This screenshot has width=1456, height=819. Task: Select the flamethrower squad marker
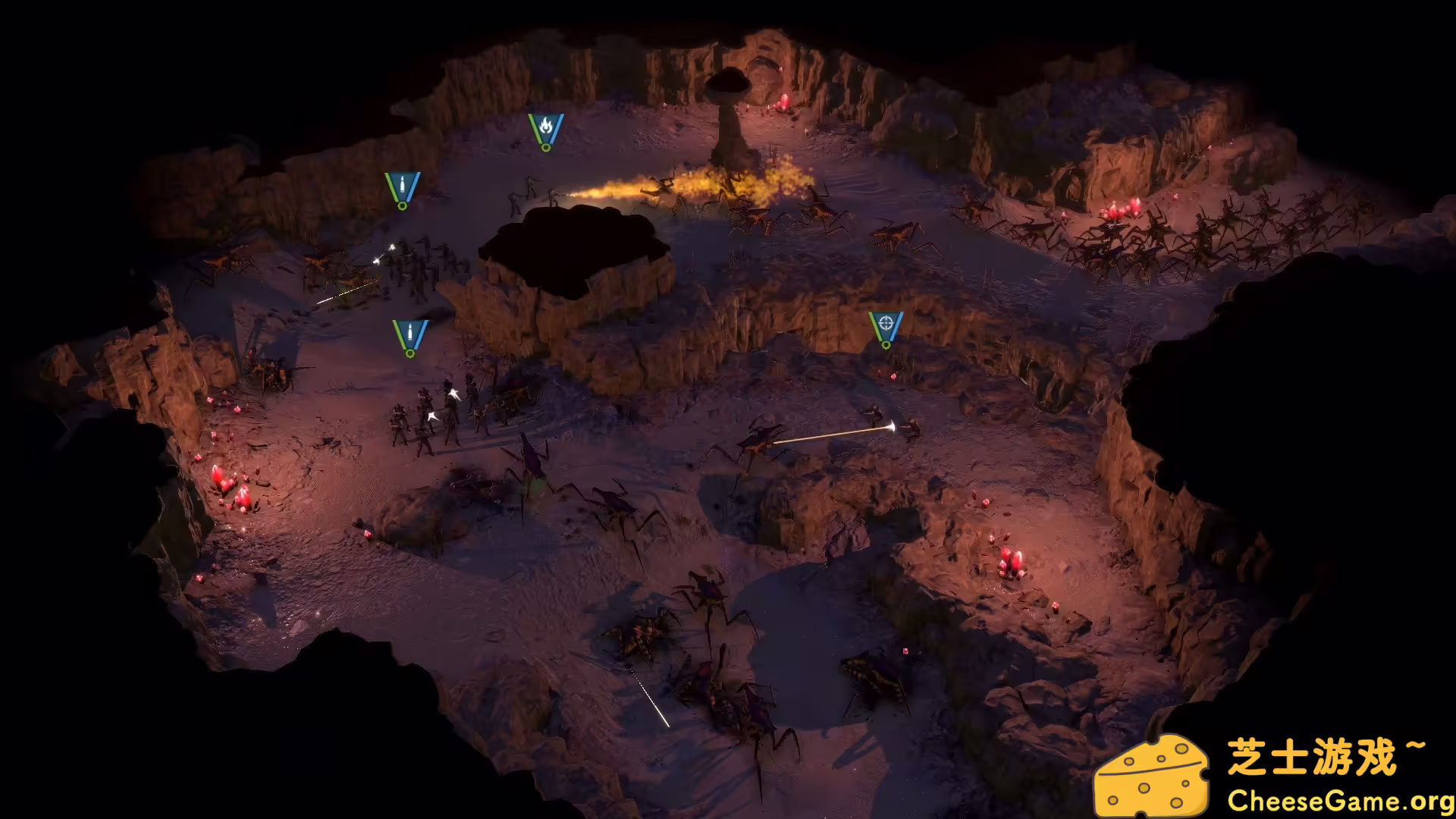click(548, 129)
